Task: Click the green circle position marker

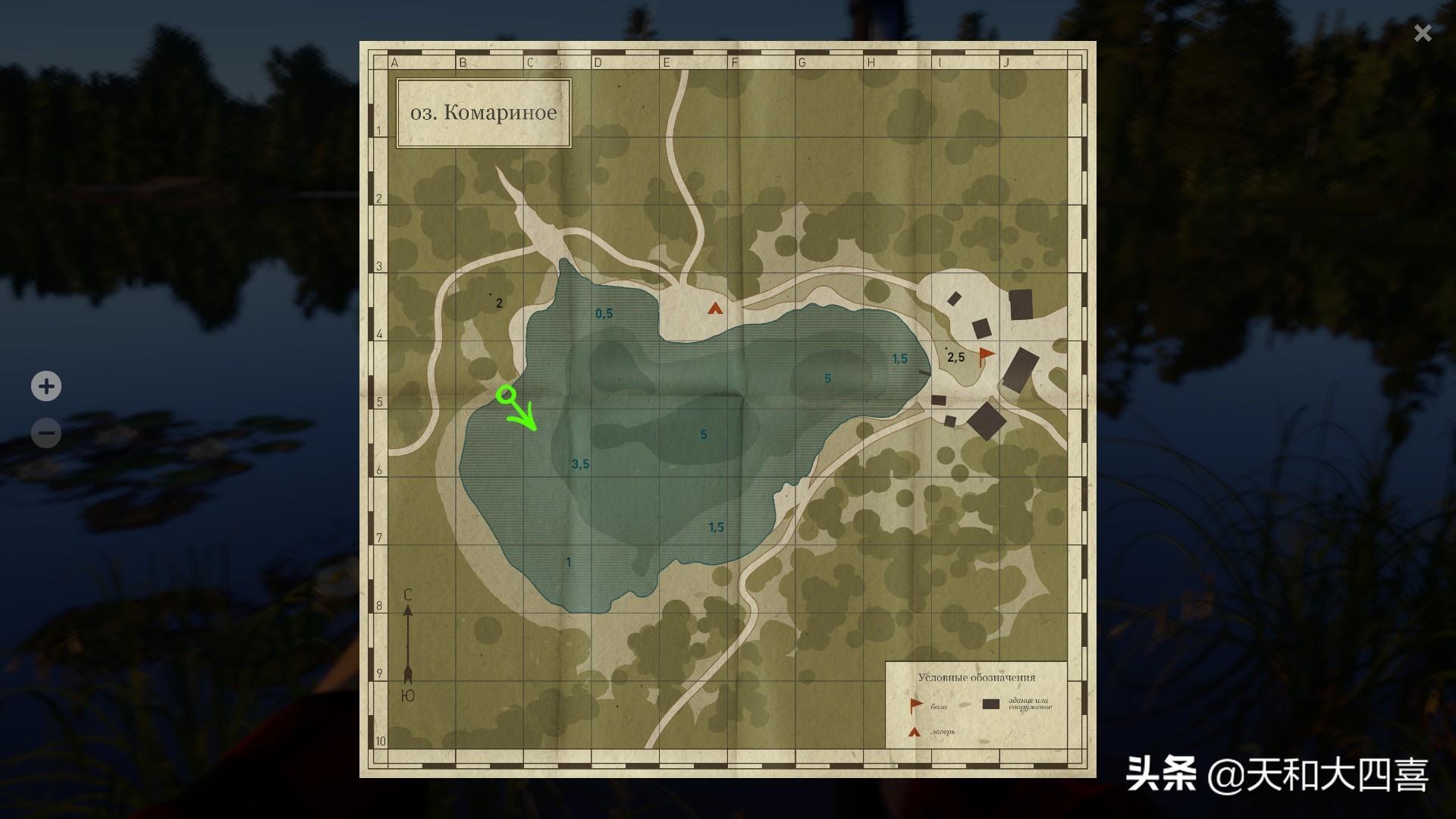Action: [x=506, y=394]
